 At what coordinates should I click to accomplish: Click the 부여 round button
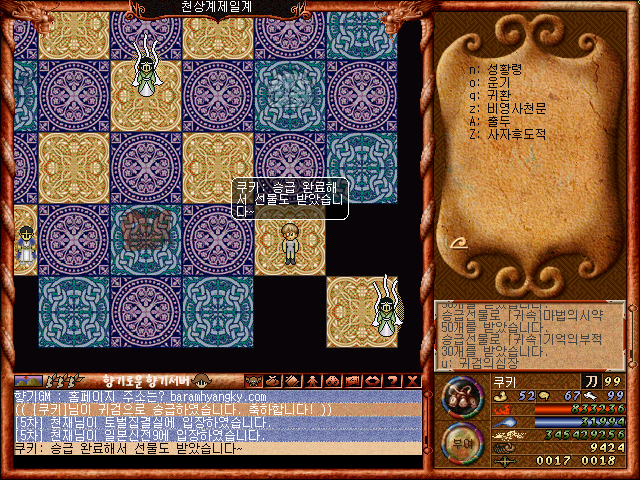coord(460,442)
